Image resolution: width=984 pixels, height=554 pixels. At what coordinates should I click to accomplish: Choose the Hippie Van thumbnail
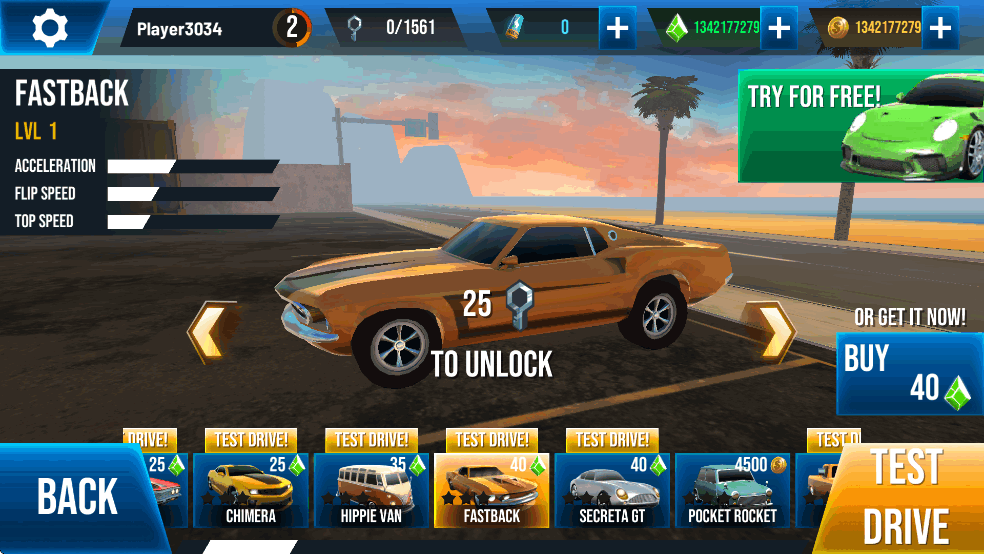coord(371,490)
